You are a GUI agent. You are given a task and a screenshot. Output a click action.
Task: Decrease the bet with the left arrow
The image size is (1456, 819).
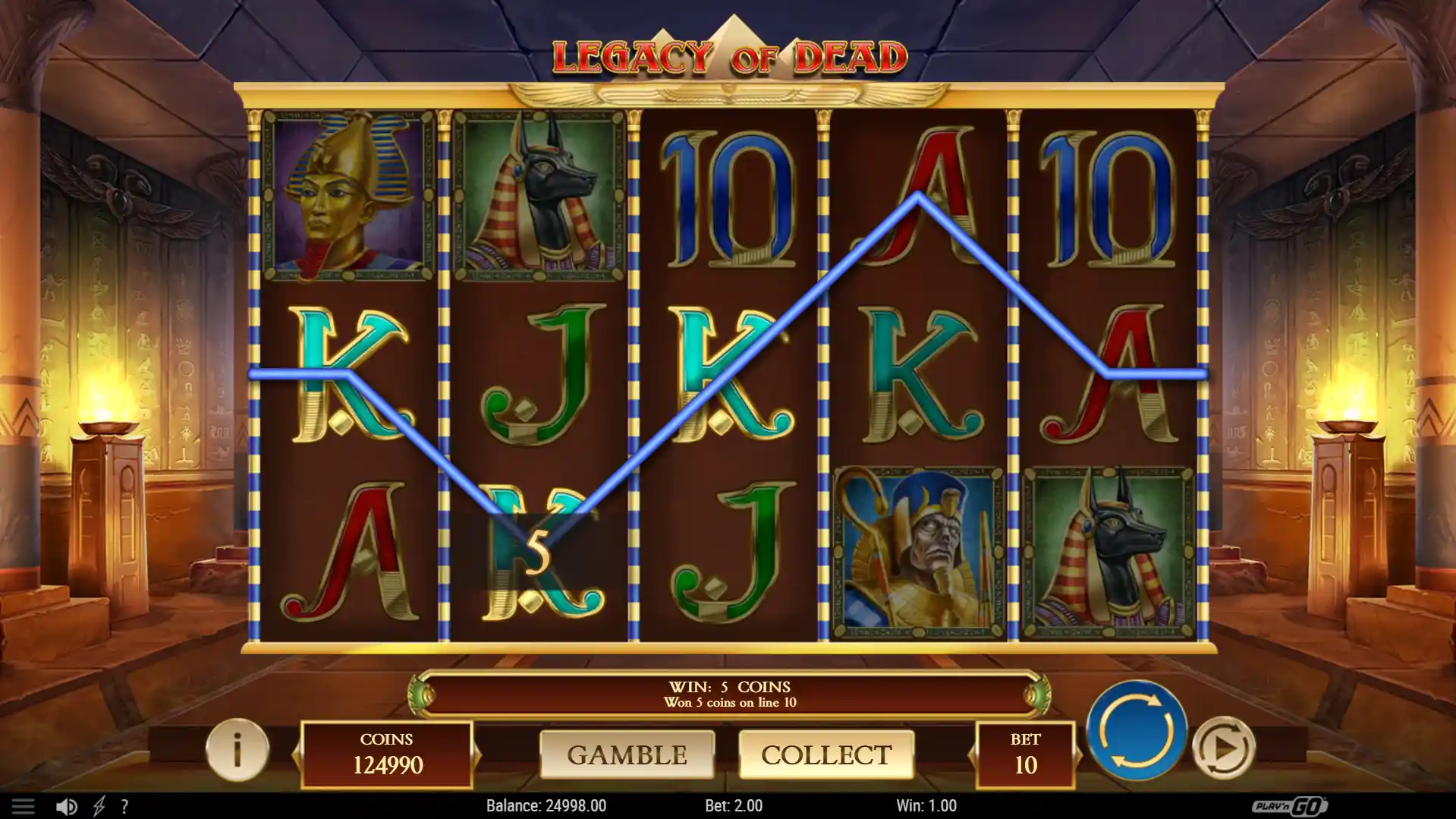coord(973,755)
